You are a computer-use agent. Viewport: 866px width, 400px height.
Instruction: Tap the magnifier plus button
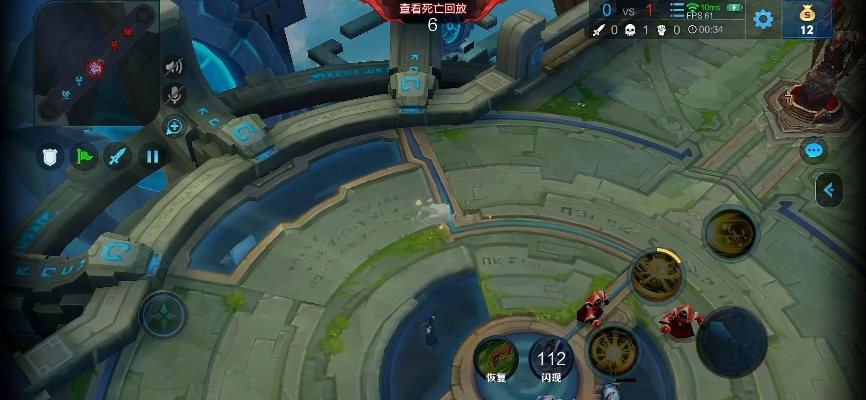(x=174, y=127)
